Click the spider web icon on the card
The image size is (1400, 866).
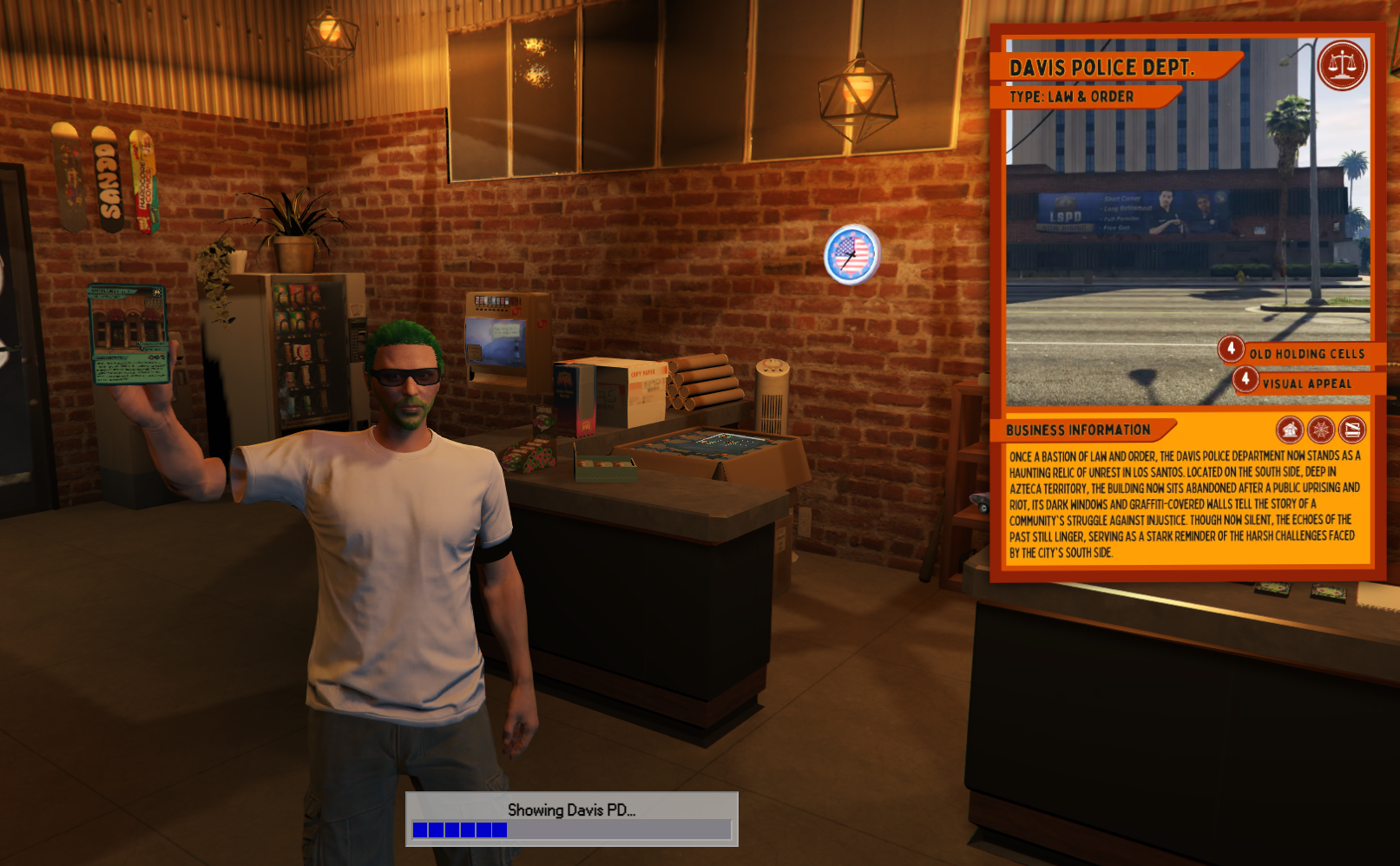pyautogui.click(x=1321, y=430)
